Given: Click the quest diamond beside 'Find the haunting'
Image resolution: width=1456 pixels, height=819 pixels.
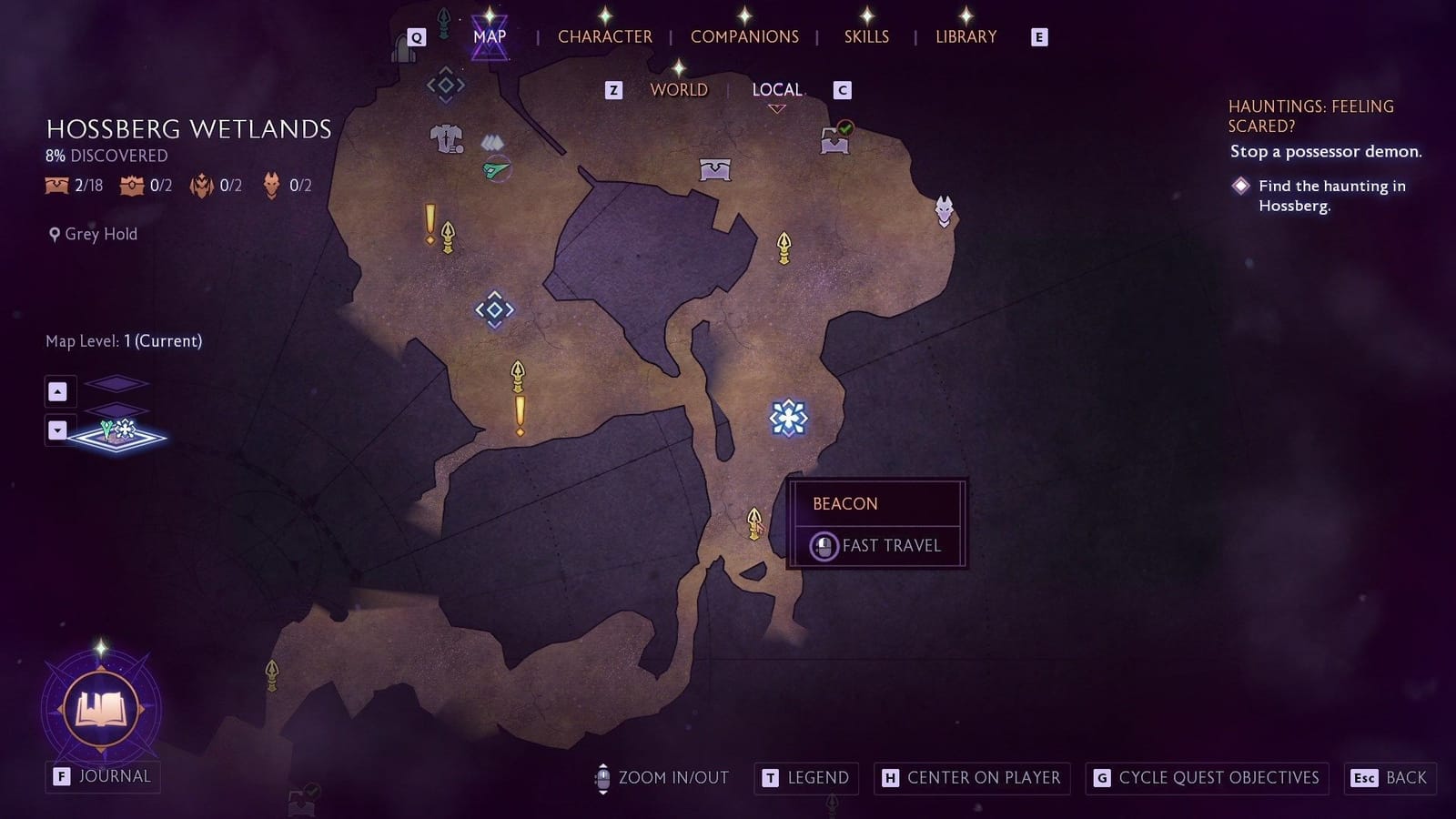Looking at the screenshot, I should point(1241,186).
